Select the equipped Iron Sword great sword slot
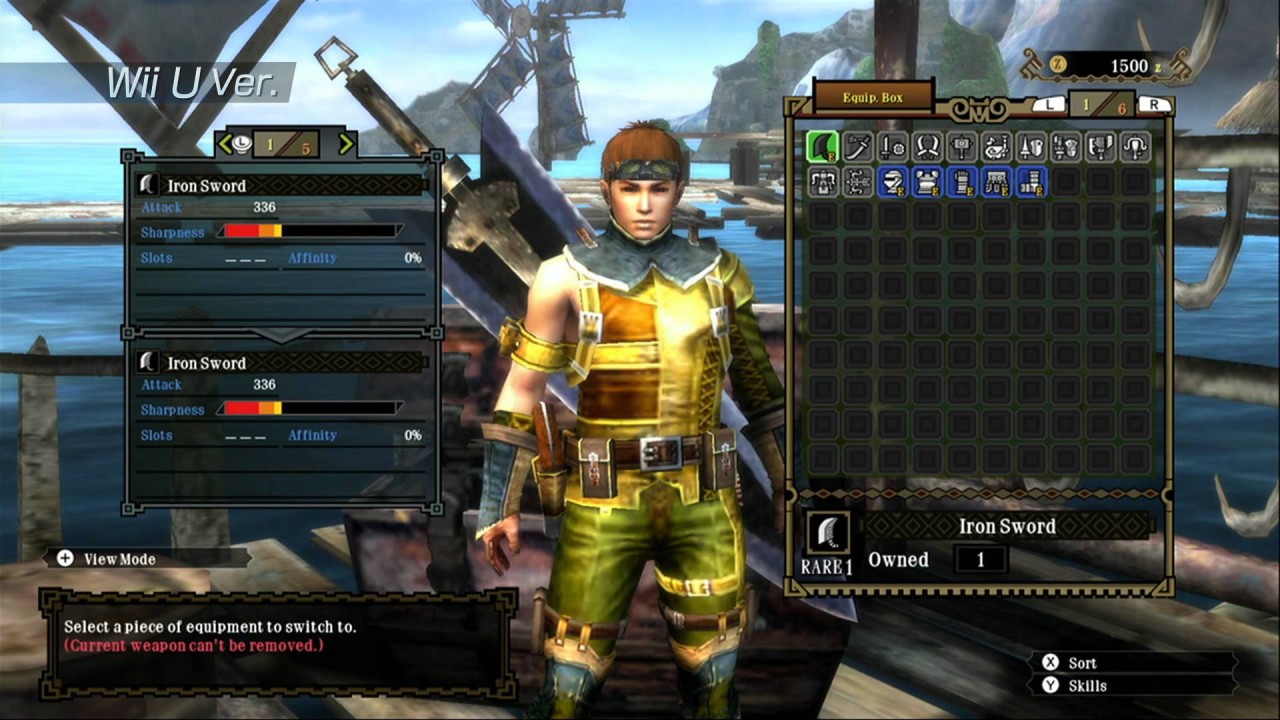1280x720 pixels. [823, 147]
